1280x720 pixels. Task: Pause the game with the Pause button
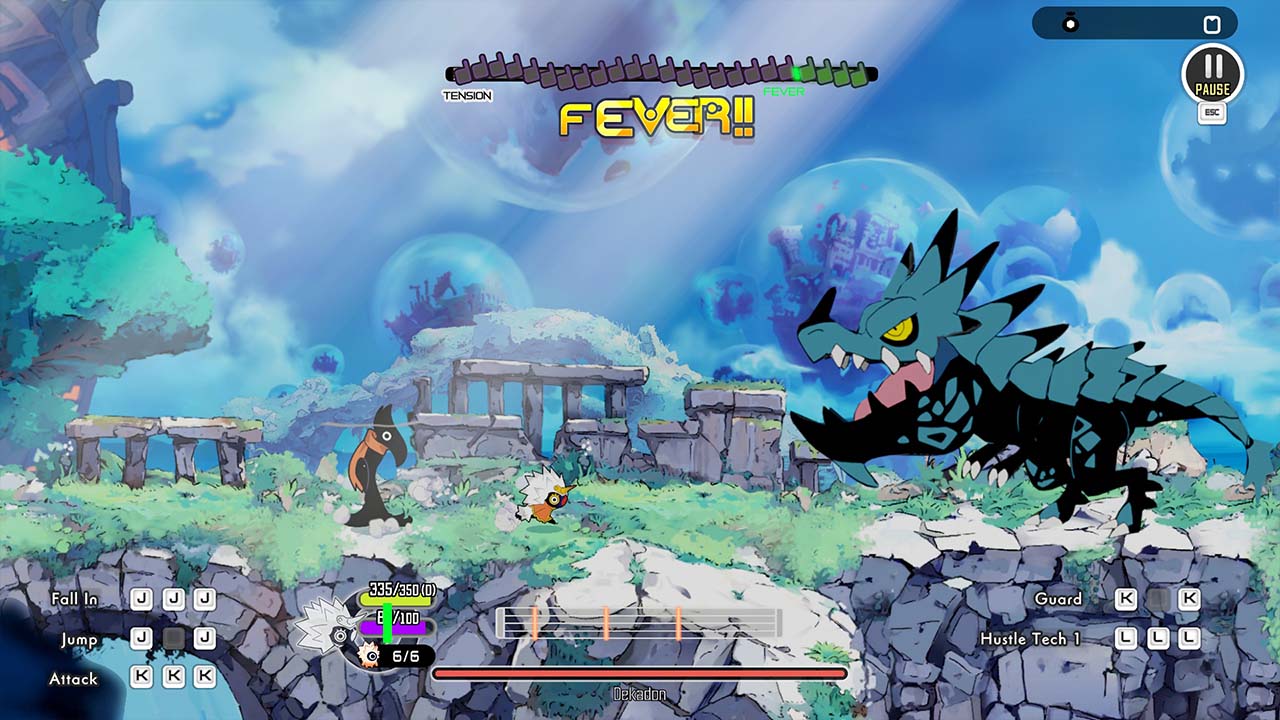click(x=1212, y=73)
